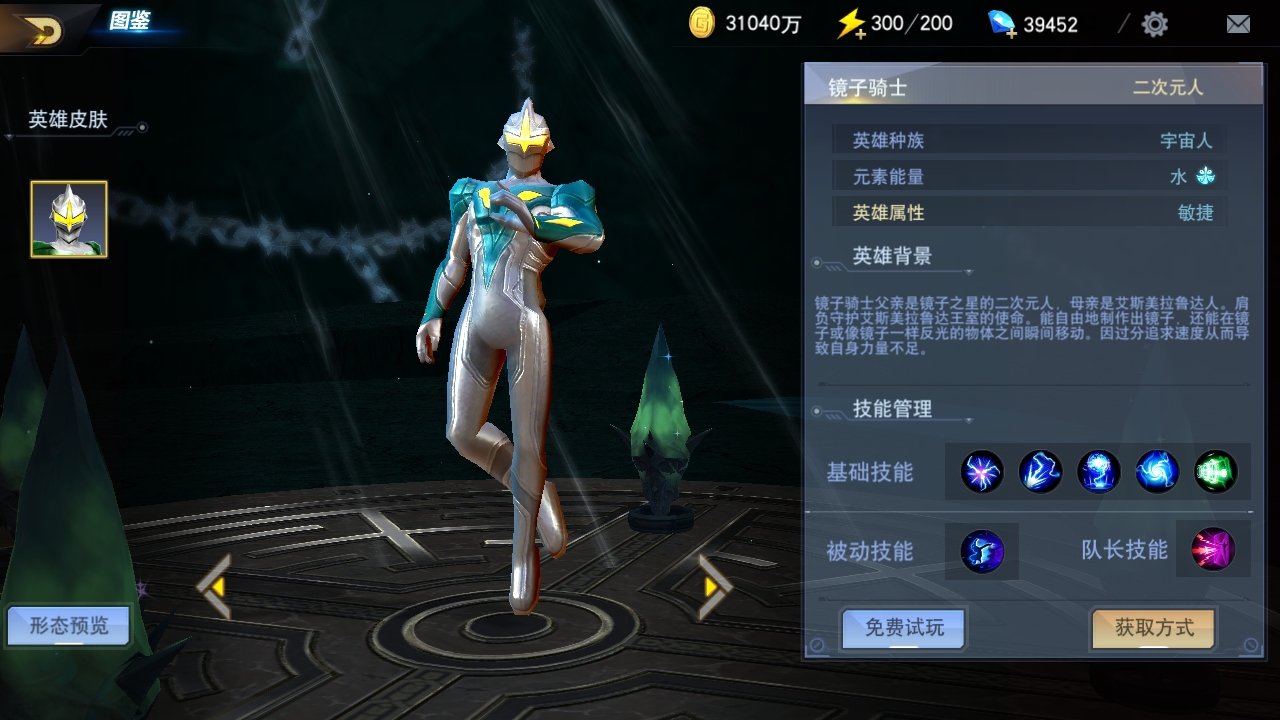This screenshot has height=720, width=1280.
Task: Open settings with the gear icon
Action: tap(1155, 24)
